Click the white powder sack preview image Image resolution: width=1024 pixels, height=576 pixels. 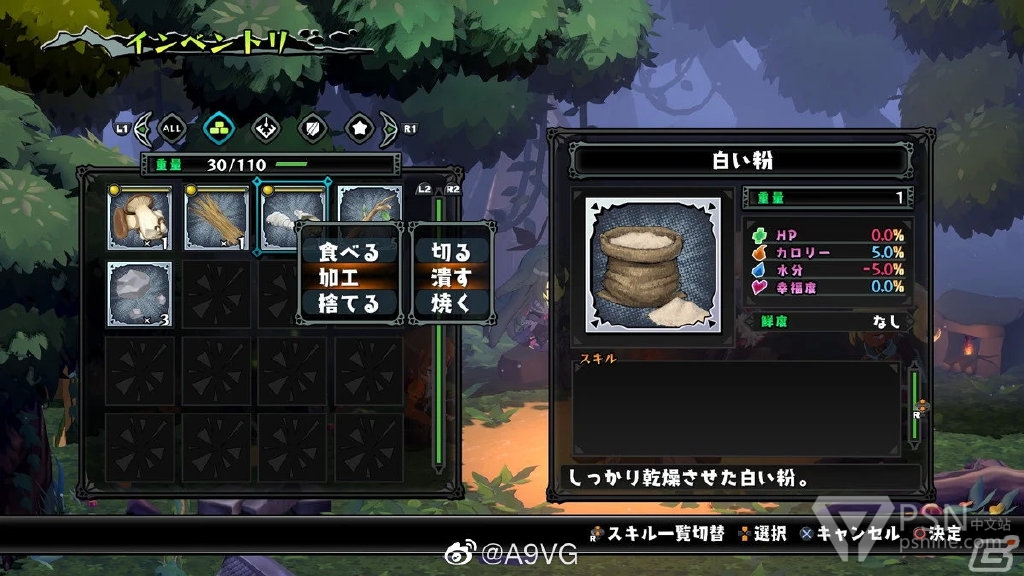[x=653, y=265]
